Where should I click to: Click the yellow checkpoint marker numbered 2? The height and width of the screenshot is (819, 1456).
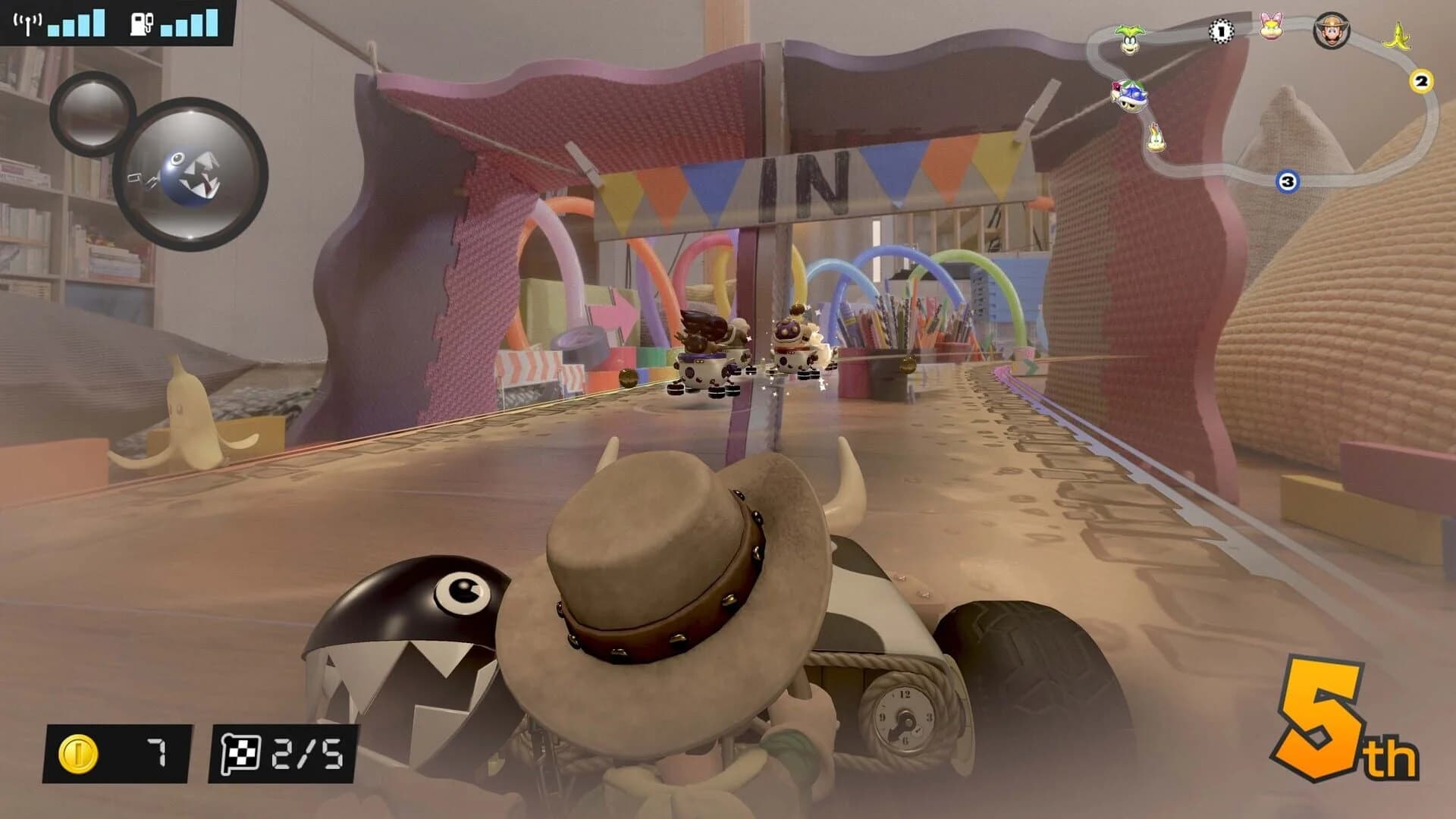tap(1420, 80)
